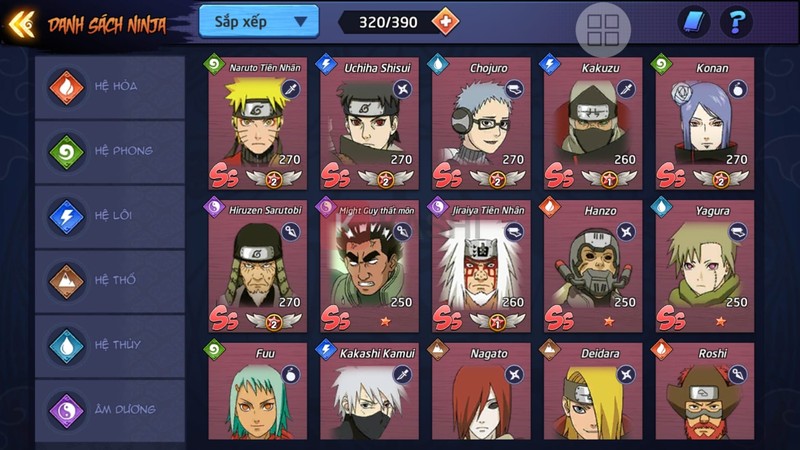800x450 pixels.
Task: Show Hệ Thủy ninjas
Action: coord(110,345)
